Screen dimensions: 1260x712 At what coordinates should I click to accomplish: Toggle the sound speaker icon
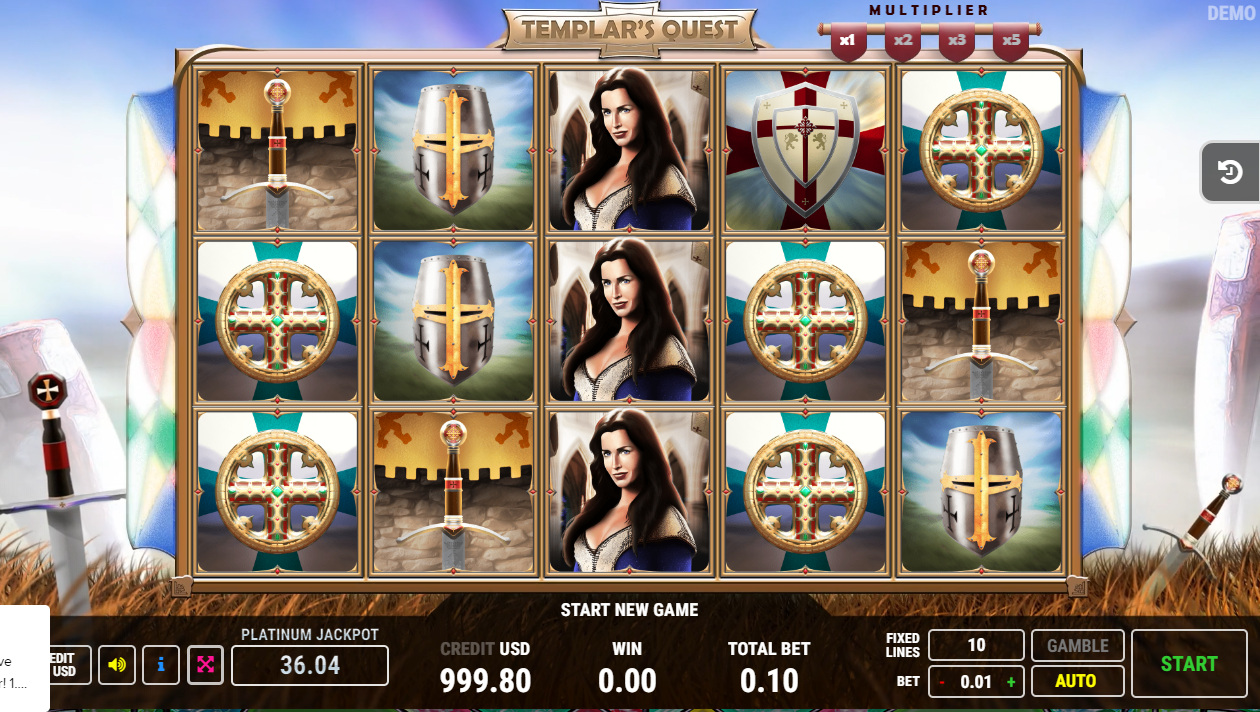pos(117,665)
